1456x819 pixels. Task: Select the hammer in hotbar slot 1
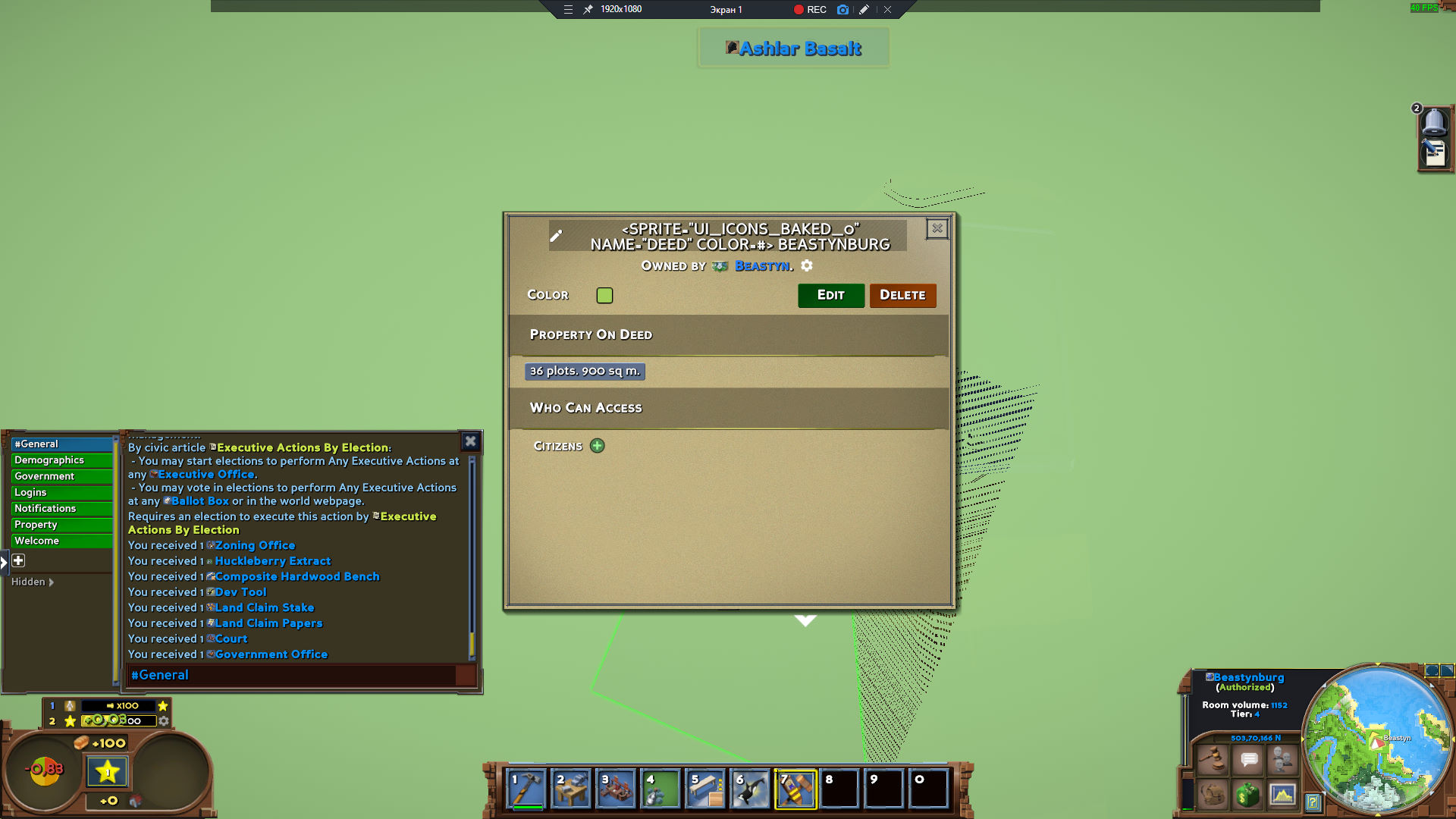(525, 789)
